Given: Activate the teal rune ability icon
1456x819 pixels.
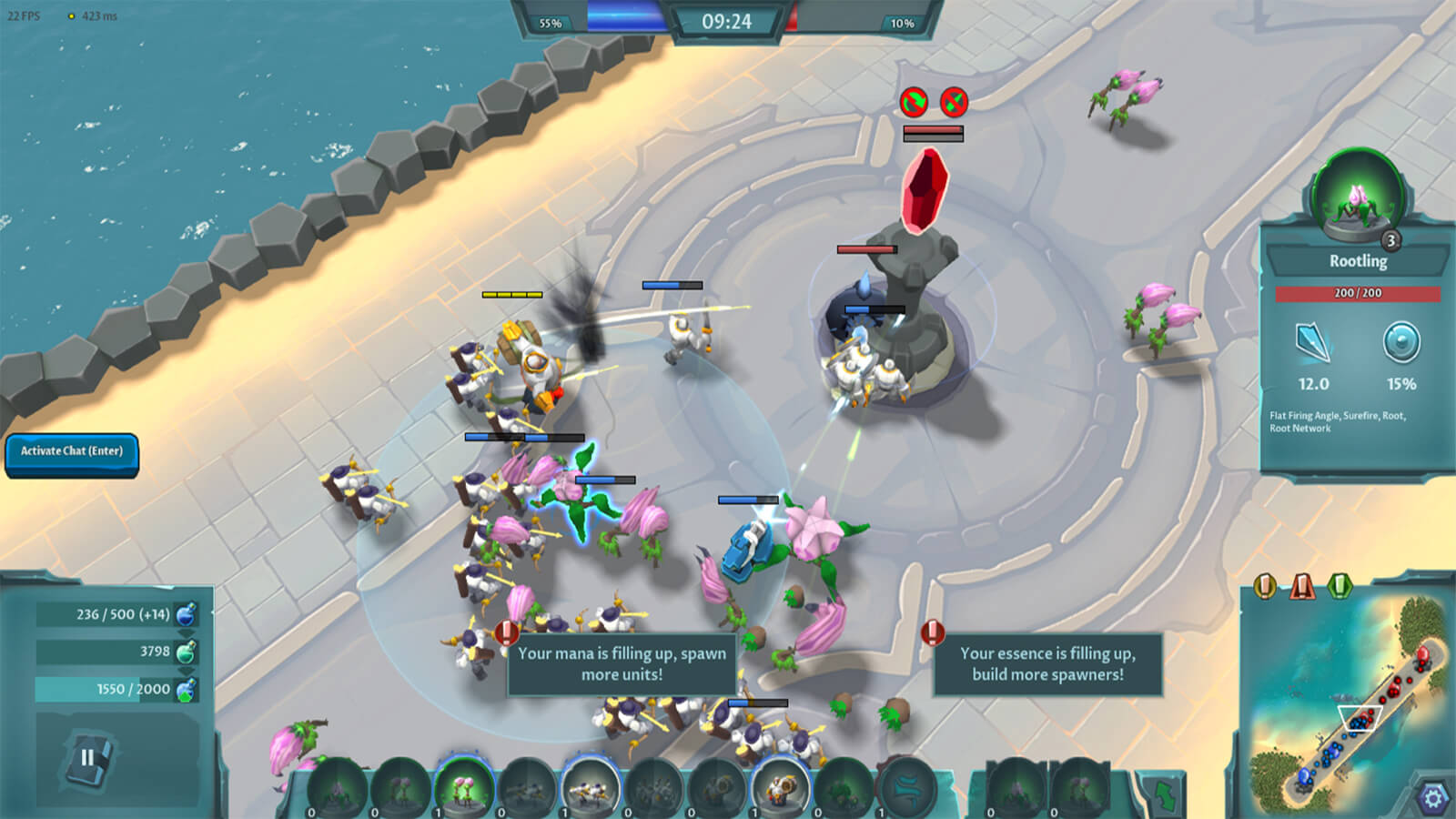Looking at the screenshot, I should (x=907, y=788).
